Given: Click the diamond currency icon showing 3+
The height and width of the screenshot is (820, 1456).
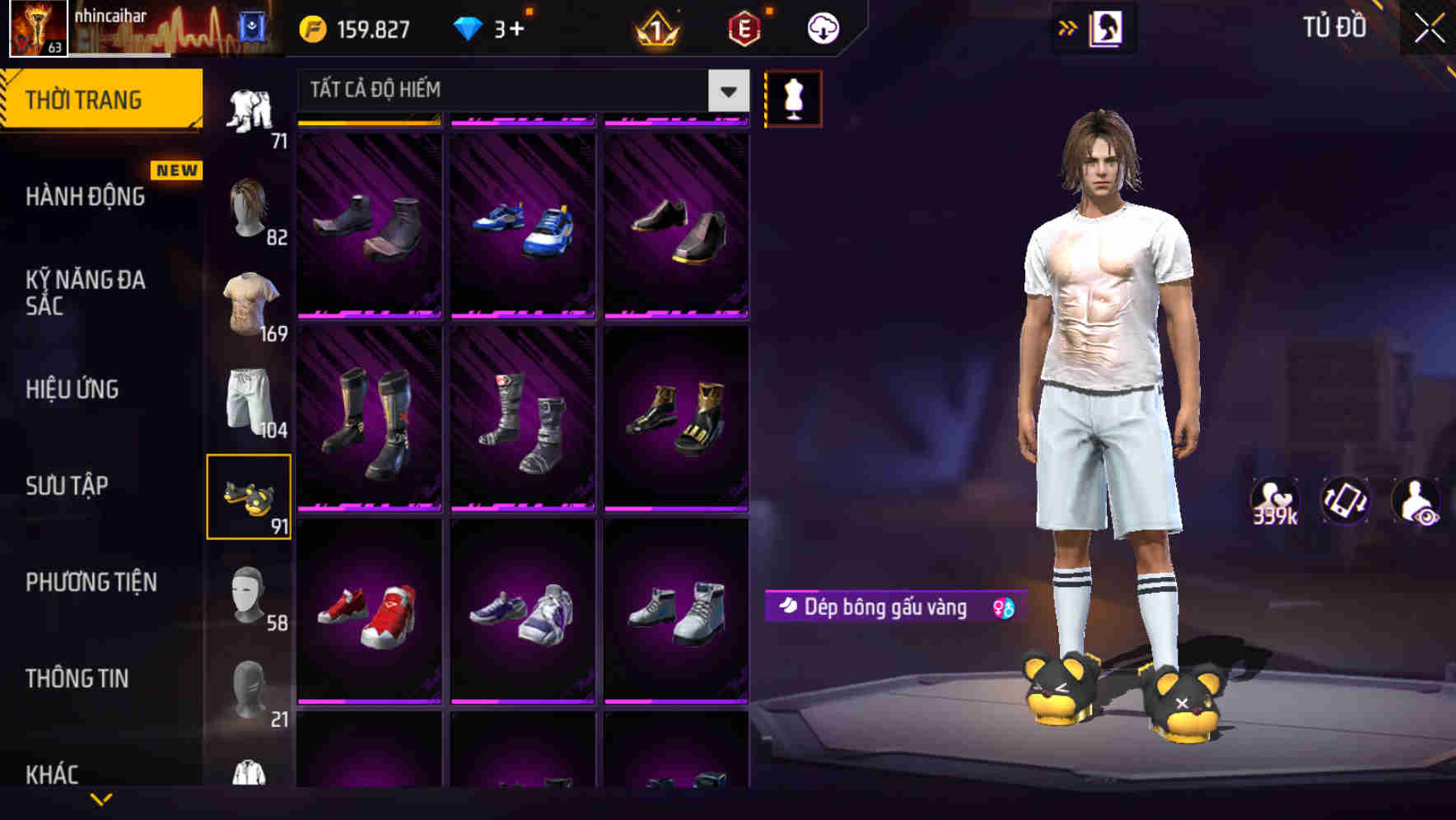Looking at the screenshot, I should point(469,27).
